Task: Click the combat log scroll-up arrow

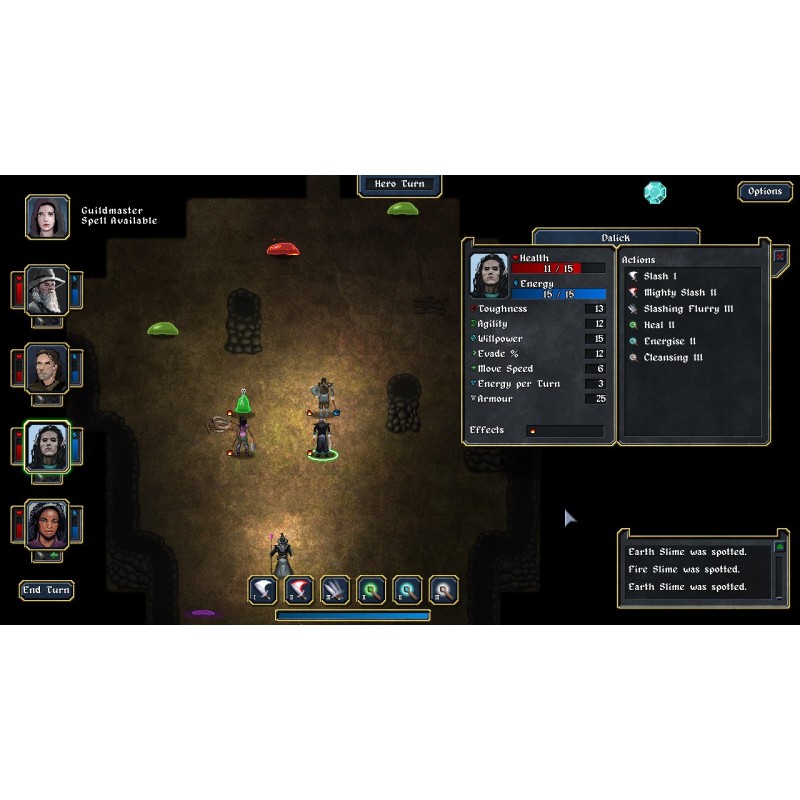Action: (x=780, y=549)
